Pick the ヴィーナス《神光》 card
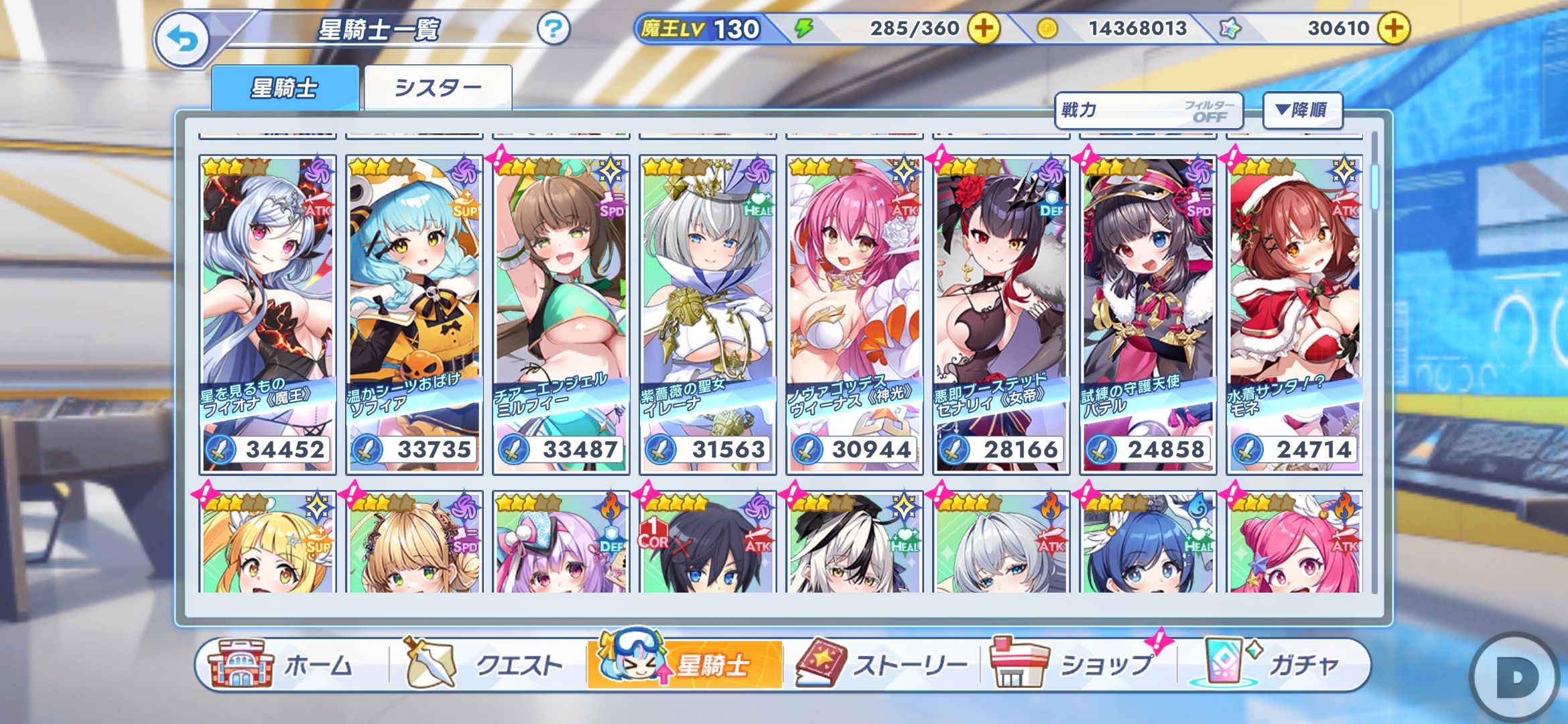The image size is (1568, 724). tap(854, 314)
